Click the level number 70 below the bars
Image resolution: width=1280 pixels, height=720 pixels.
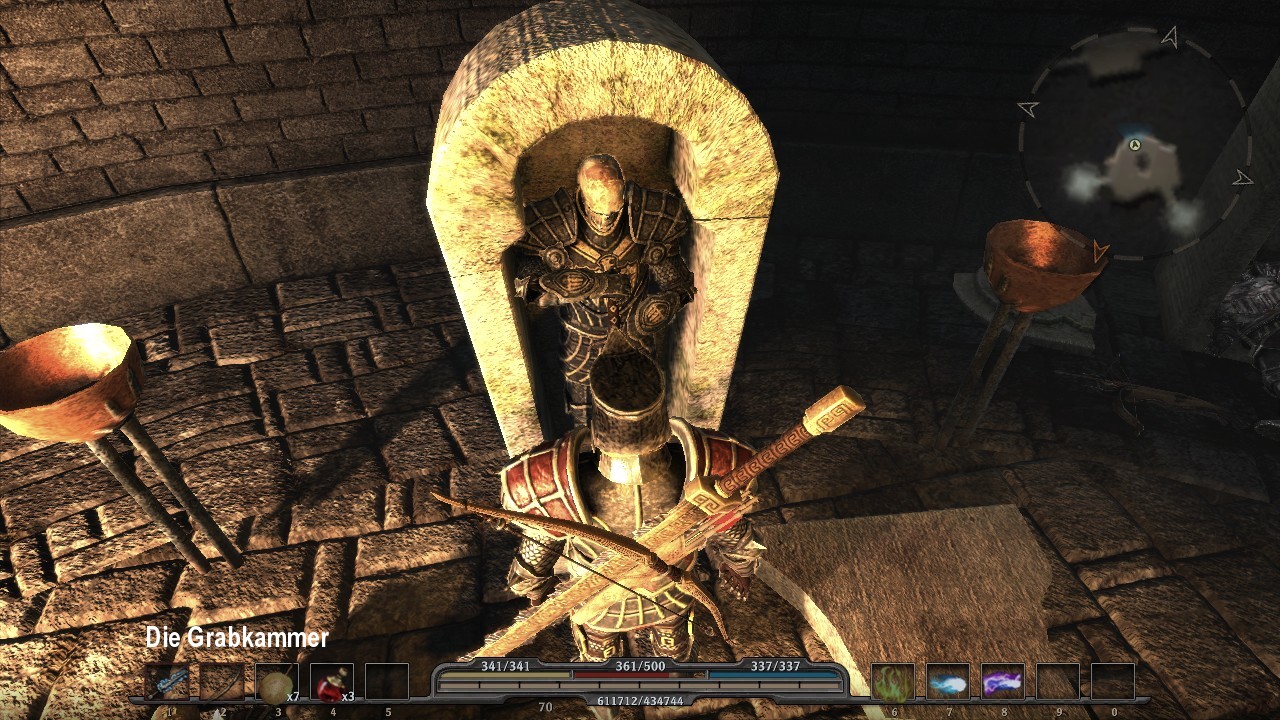coord(545,705)
